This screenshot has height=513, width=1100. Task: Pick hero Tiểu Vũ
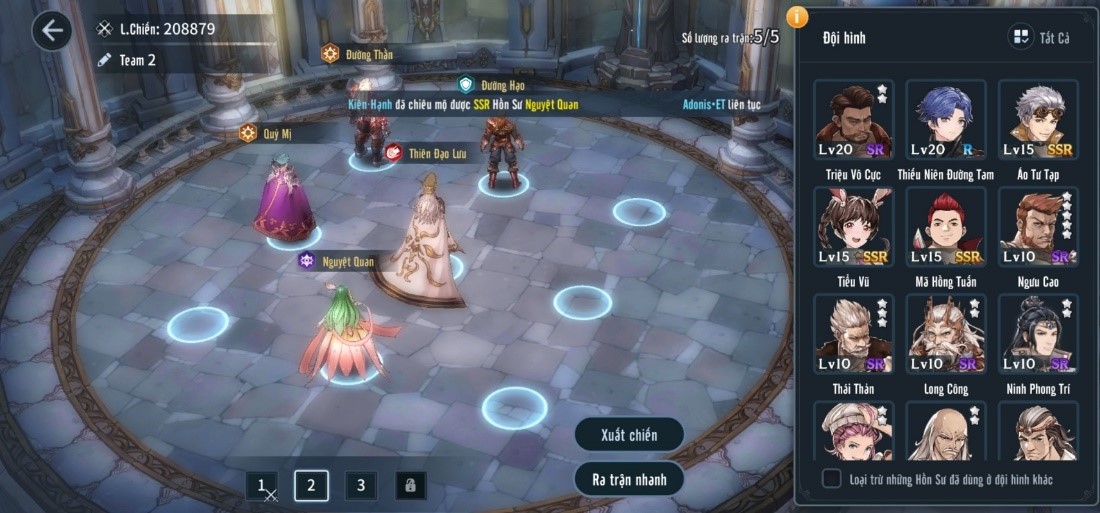coord(852,227)
